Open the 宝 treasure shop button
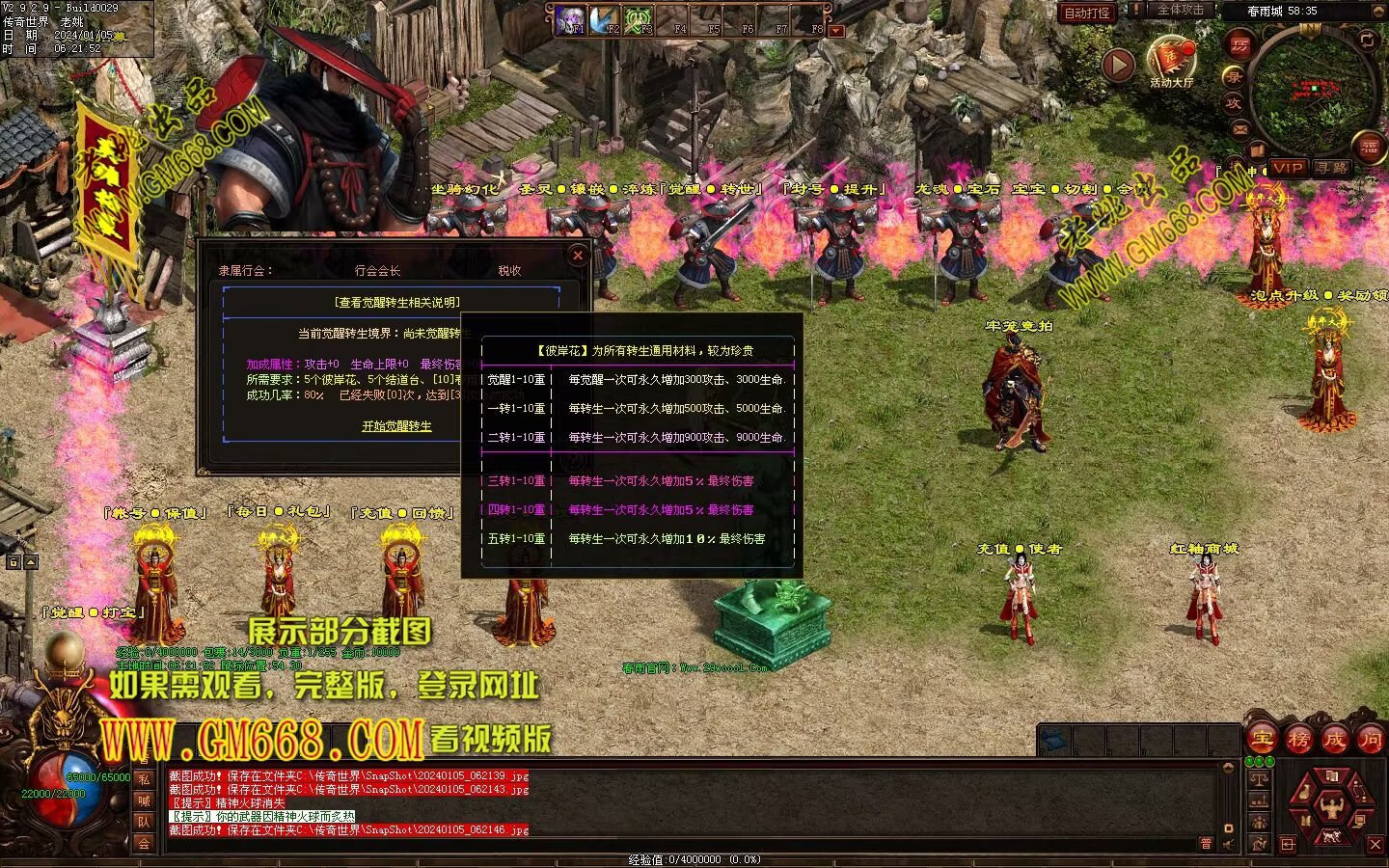The height and width of the screenshot is (868, 1389). pos(1262,740)
